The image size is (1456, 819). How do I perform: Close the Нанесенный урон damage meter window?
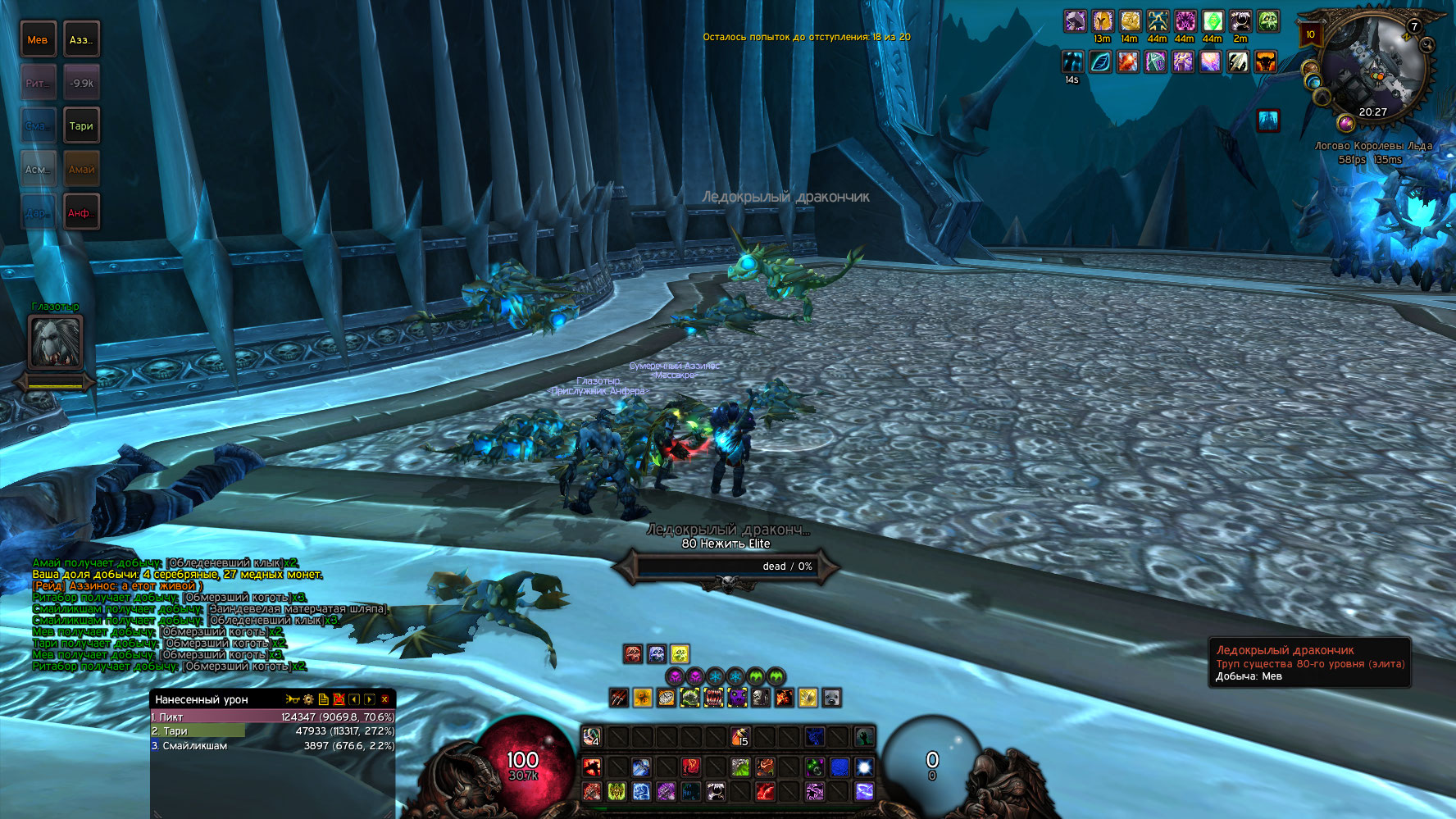pos(384,699)
